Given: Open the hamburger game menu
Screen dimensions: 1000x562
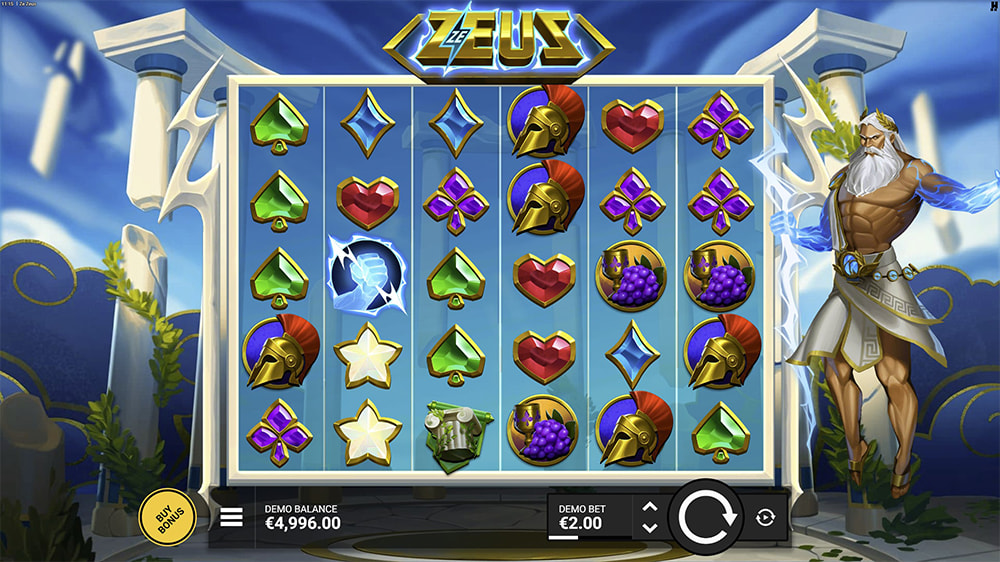Looking at the screenshot, I should [232, 517].
